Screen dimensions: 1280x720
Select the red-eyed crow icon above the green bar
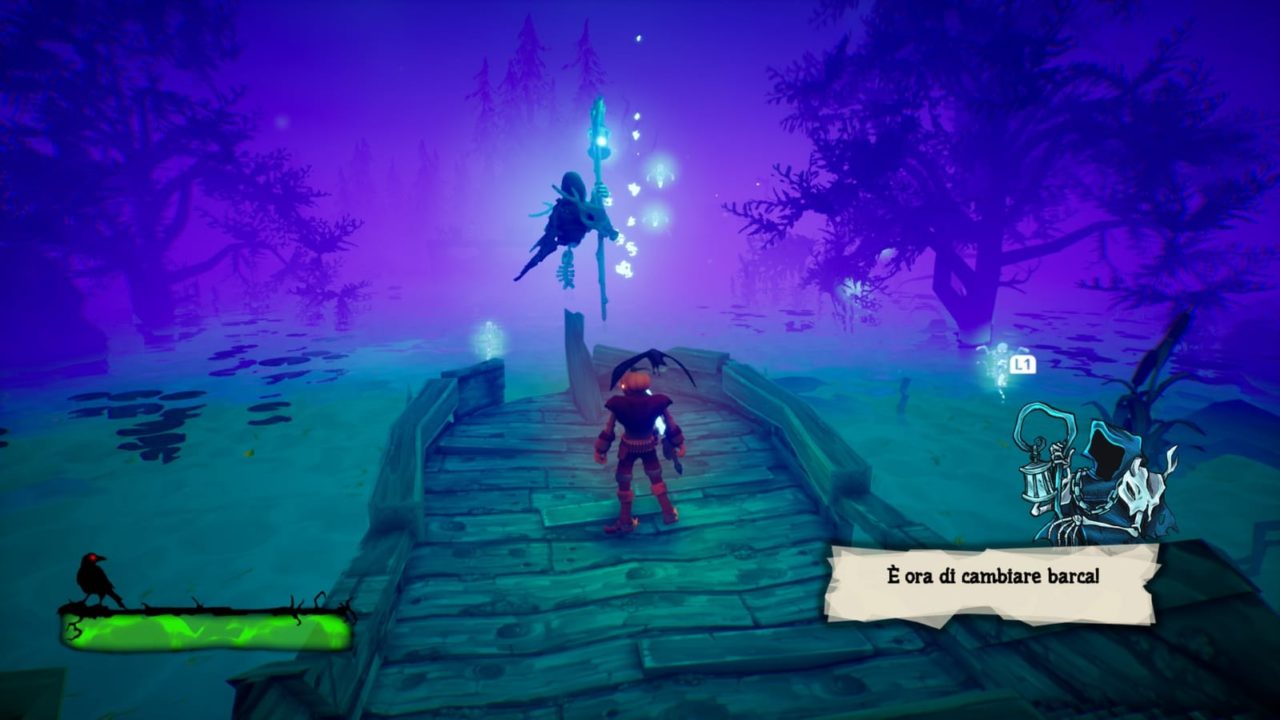pyautogui.click(x=95, y=578)
